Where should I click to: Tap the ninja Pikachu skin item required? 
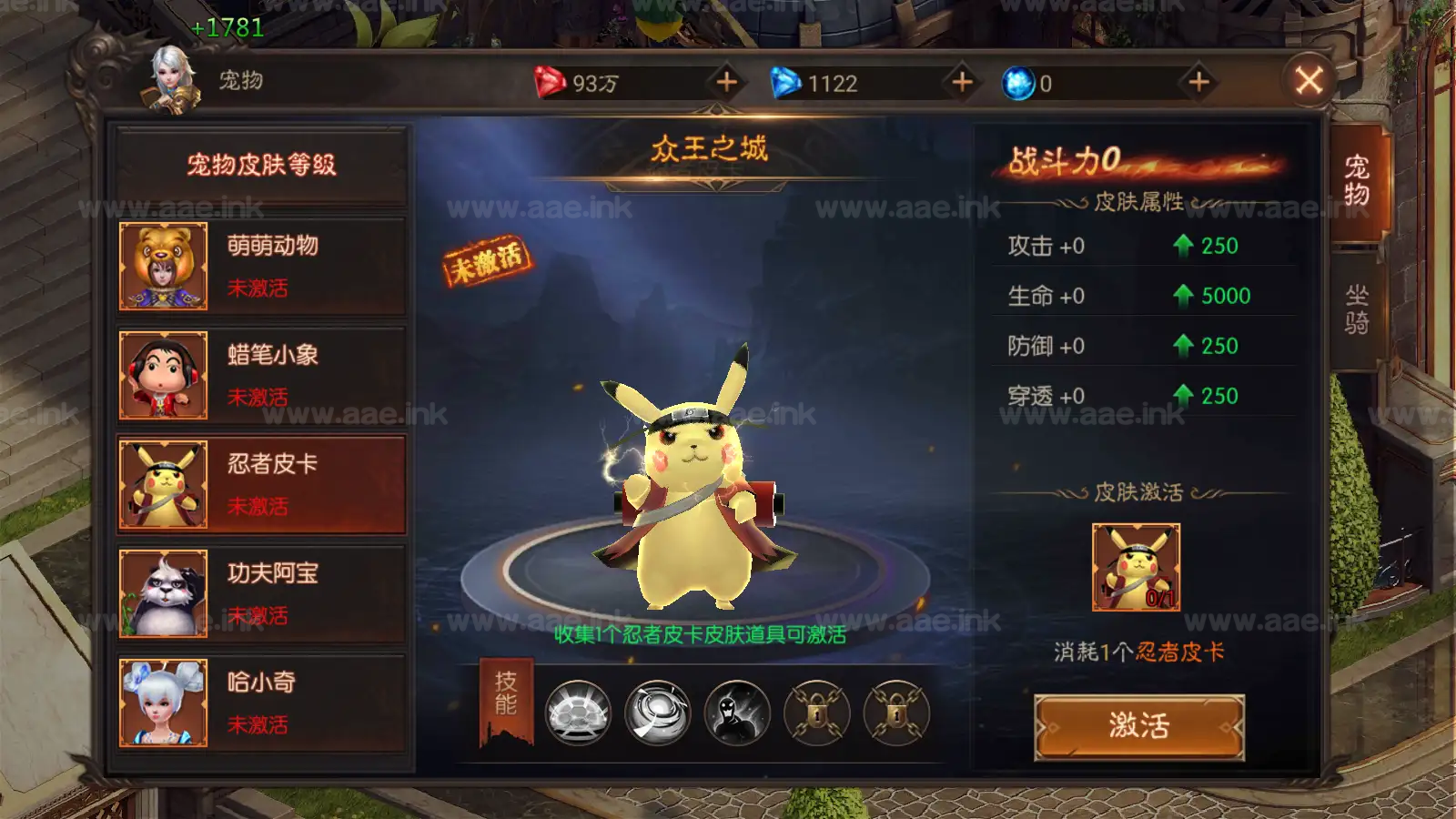pyautogui.click(x=1136, y=567)
